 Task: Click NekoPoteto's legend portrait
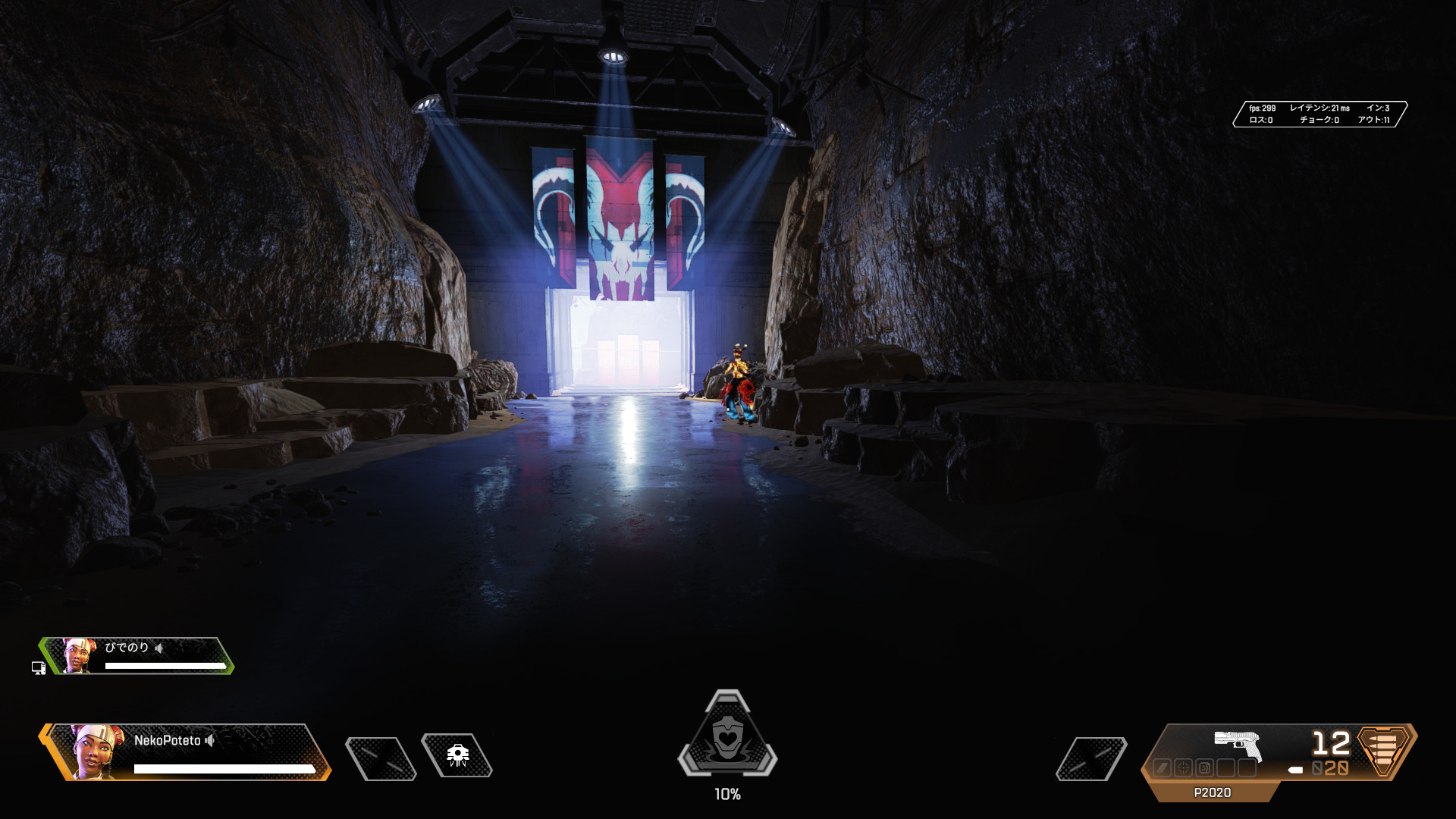click(96, 751)
